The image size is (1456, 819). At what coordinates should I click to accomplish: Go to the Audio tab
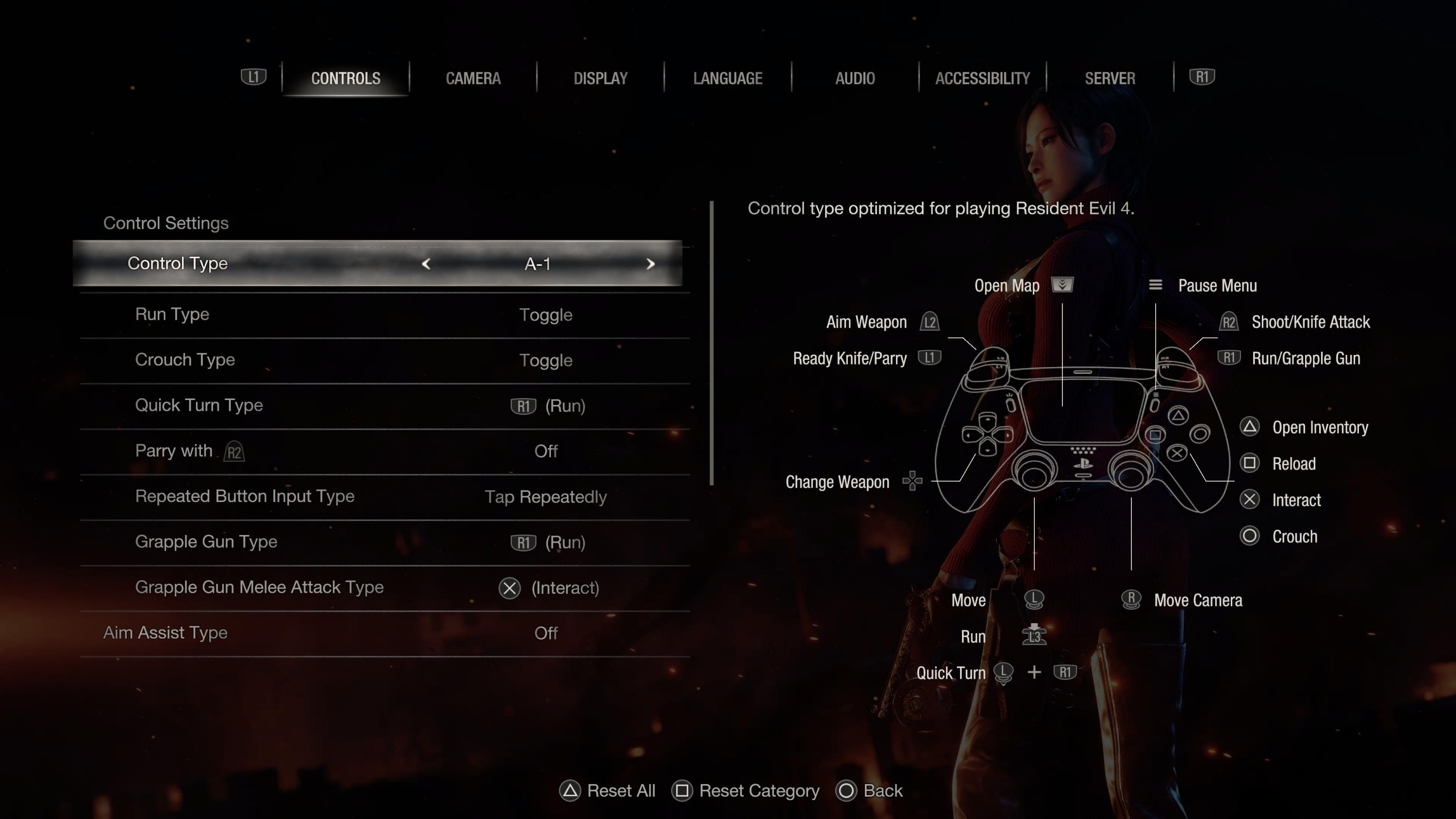855,78
